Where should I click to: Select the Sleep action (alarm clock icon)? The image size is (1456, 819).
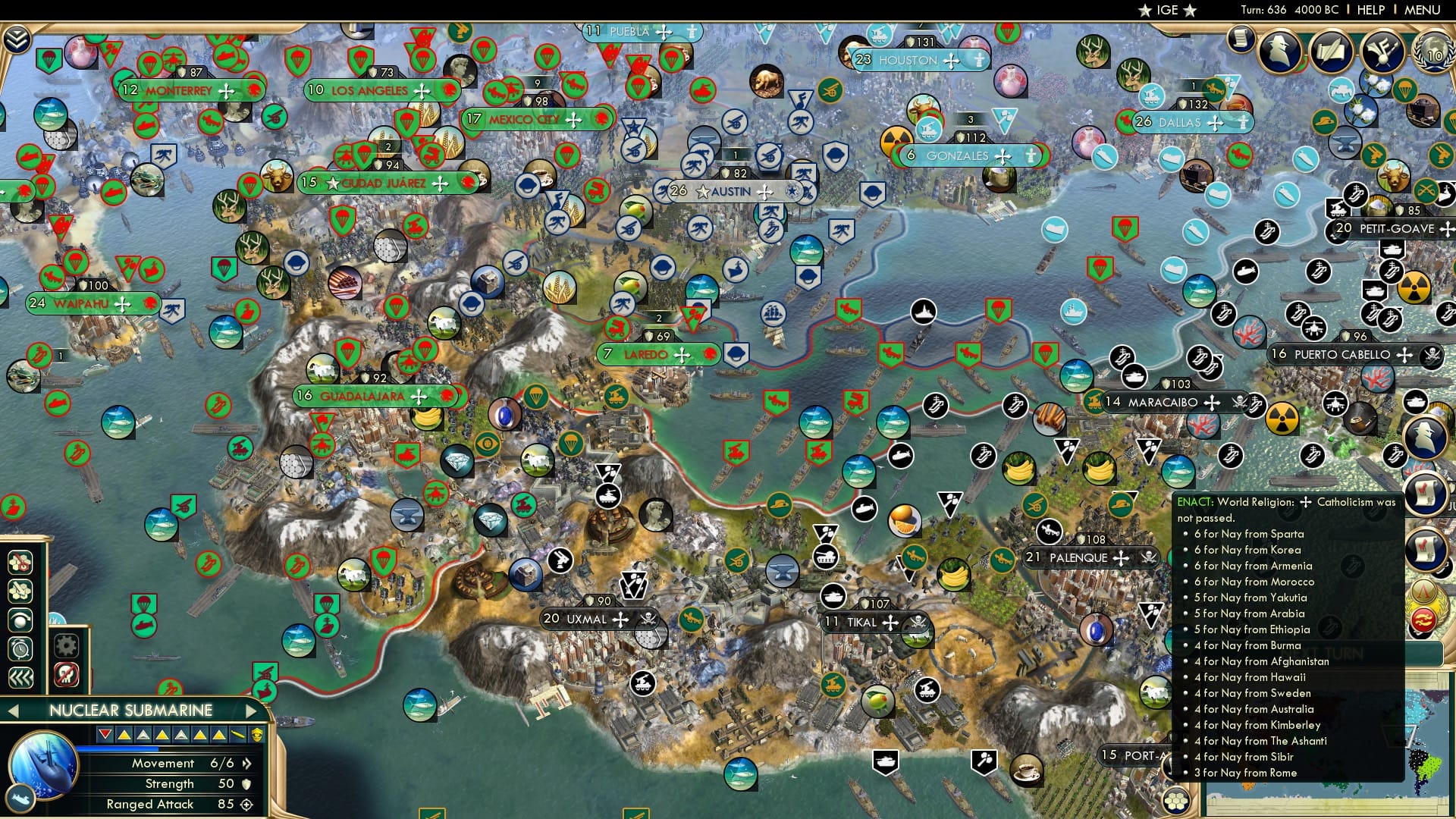click(19, 647)
